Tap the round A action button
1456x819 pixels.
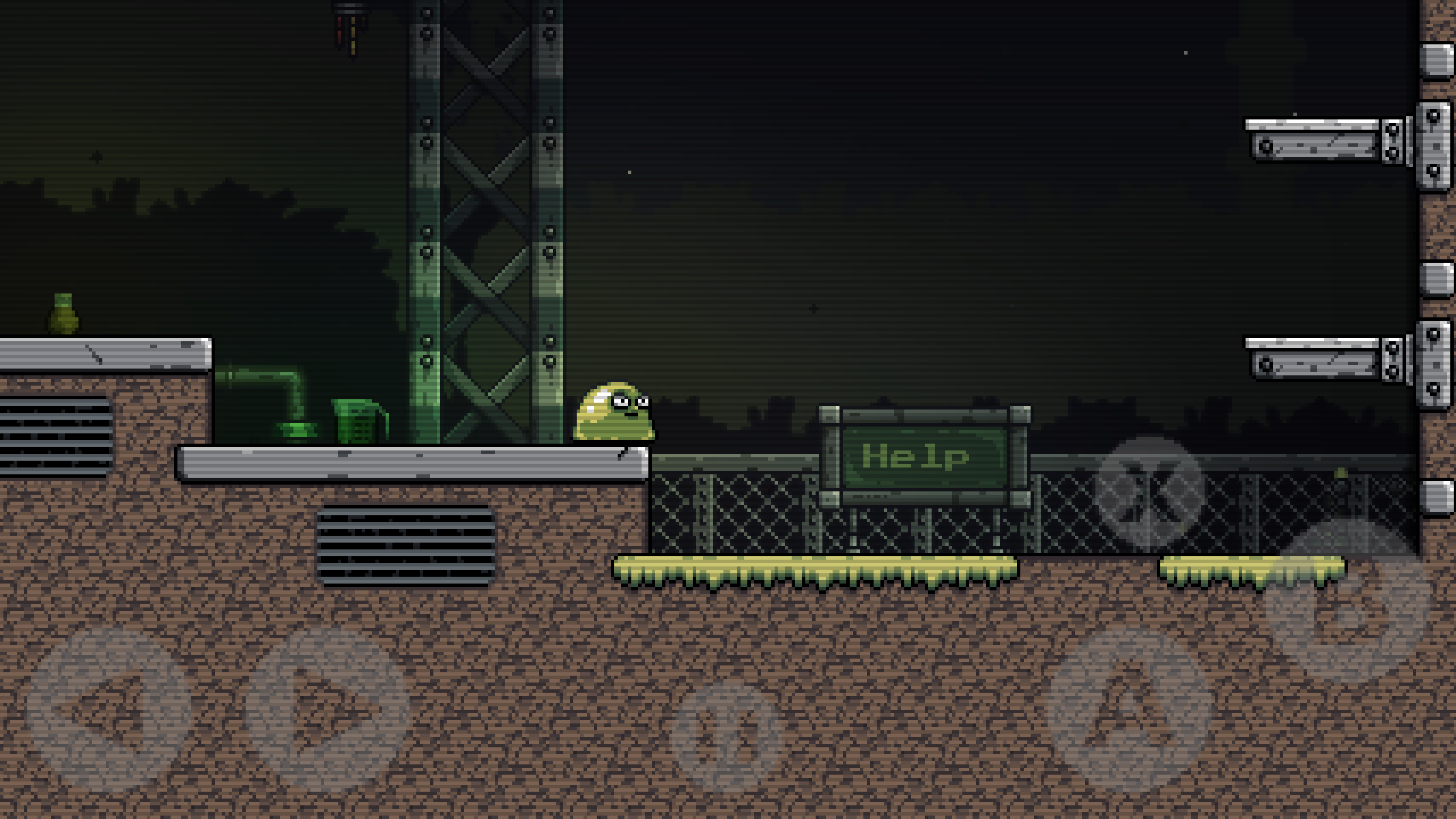coord(1129,709)
